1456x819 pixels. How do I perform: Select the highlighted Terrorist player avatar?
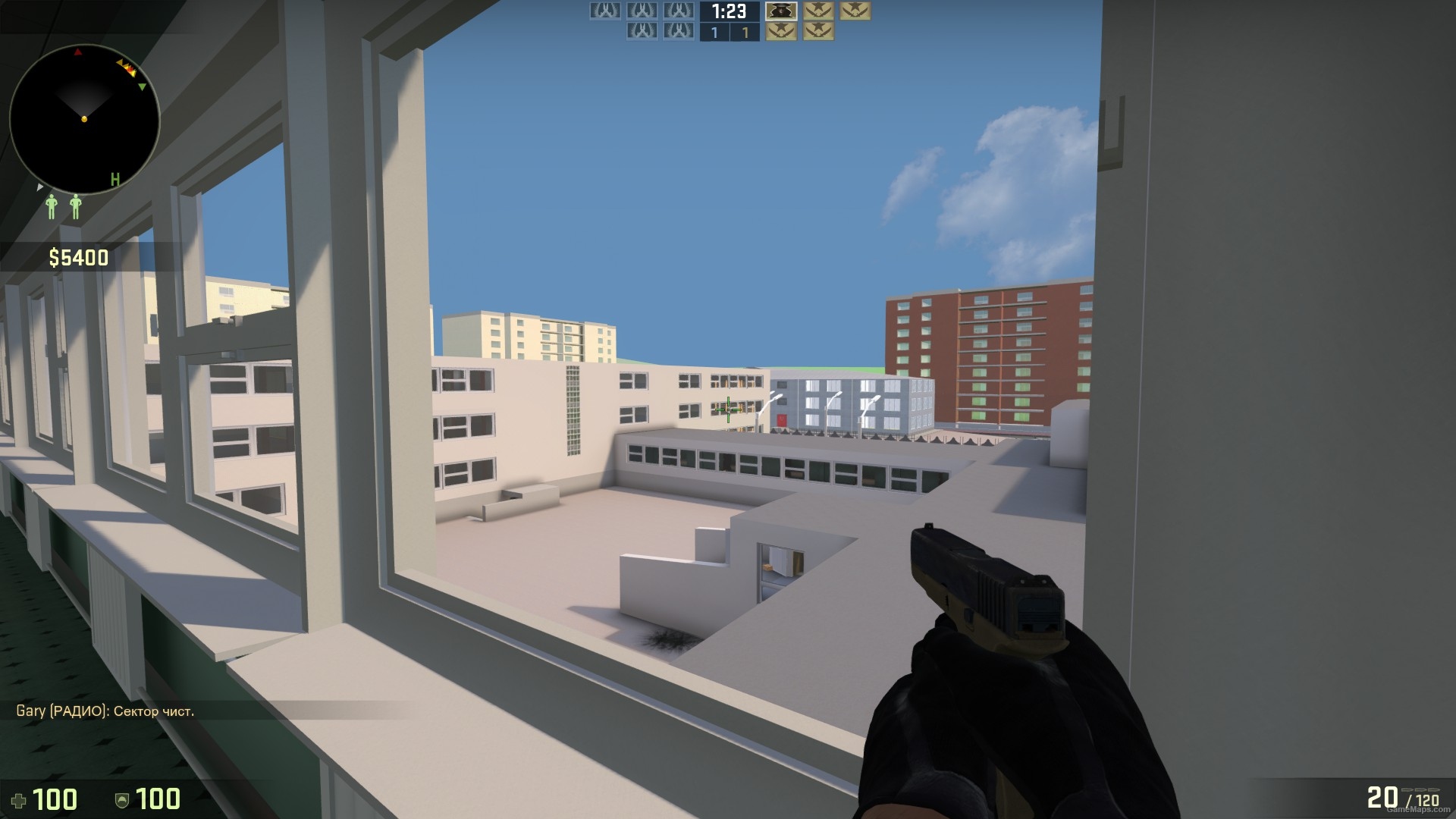pos(781,12)
